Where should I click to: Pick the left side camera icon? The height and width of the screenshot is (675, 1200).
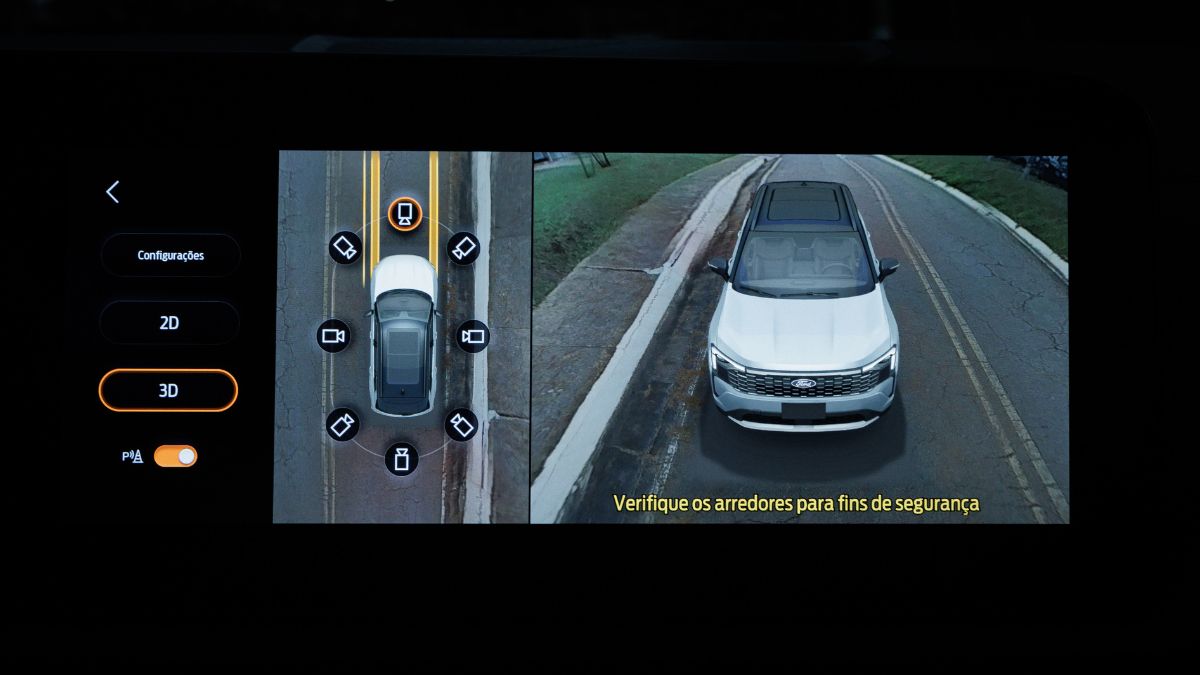[333, 336]
